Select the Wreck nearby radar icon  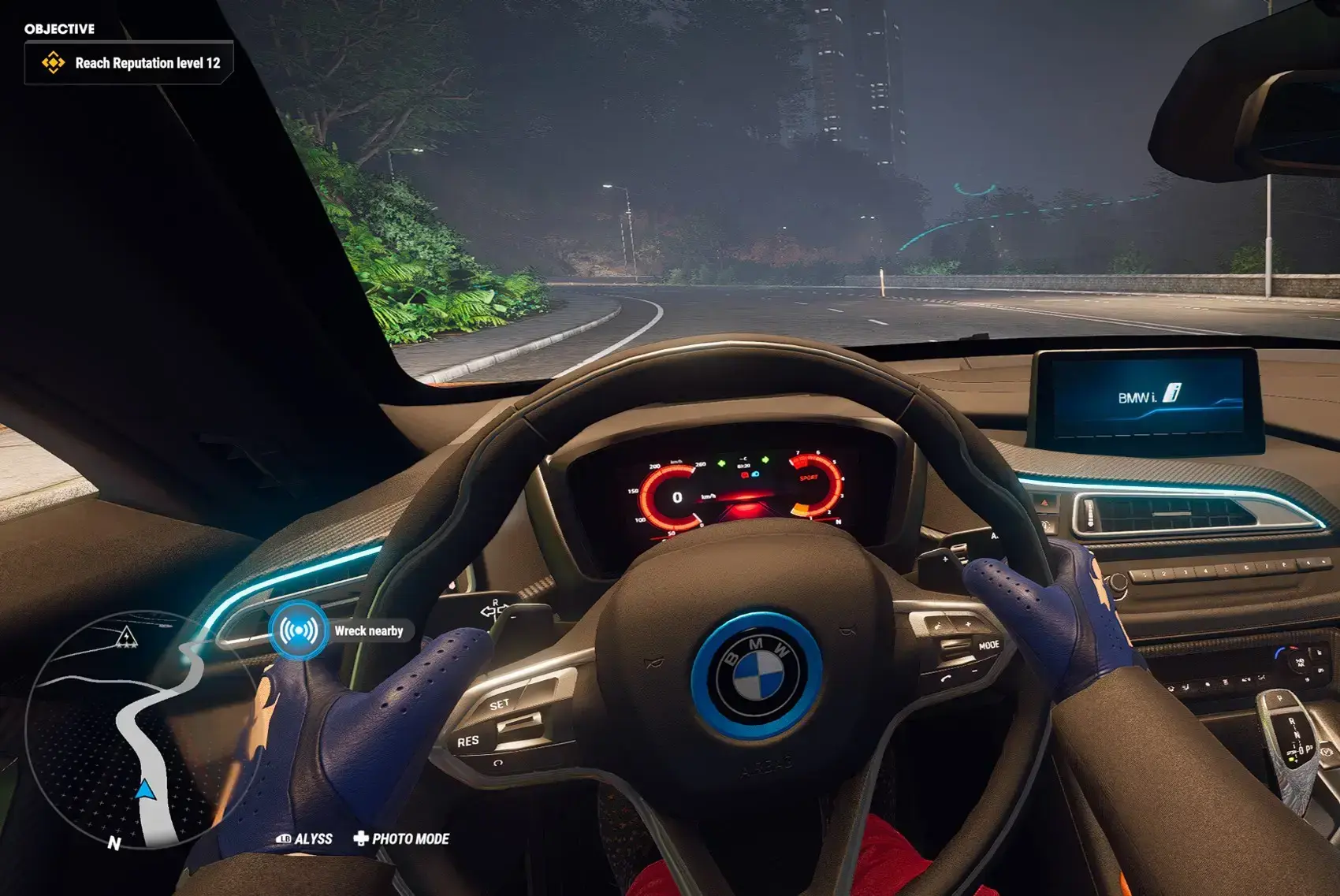pyautogui.click(x=299, y=630)
